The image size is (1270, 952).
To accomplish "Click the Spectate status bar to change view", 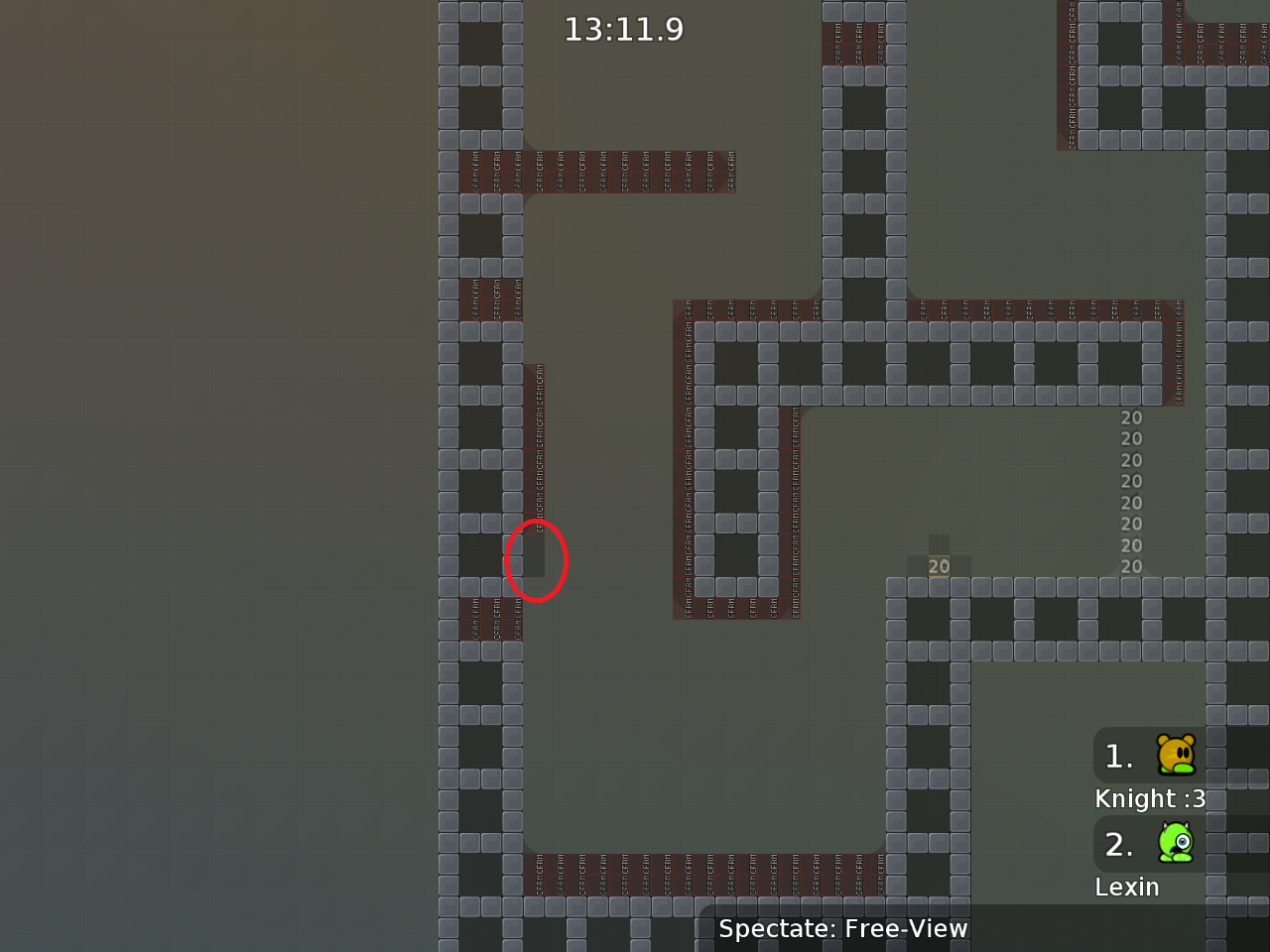I will (x=842, y=929).
